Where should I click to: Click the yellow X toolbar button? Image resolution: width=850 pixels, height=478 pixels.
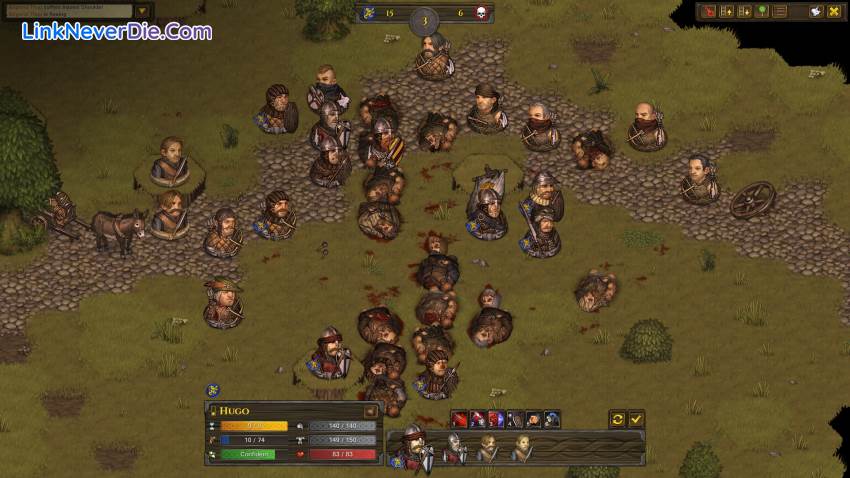tap(833, 11)
